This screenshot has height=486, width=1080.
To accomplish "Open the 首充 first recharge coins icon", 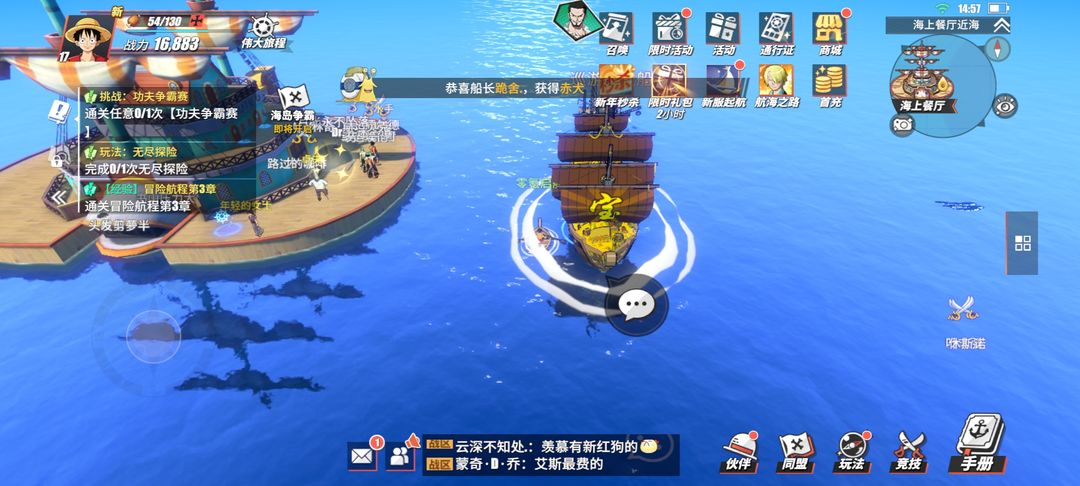I will pyautogui.click(x=829, y=84).
